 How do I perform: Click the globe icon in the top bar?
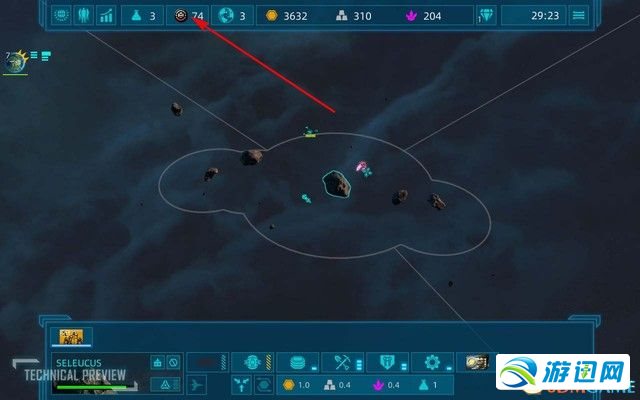point(226,16)
